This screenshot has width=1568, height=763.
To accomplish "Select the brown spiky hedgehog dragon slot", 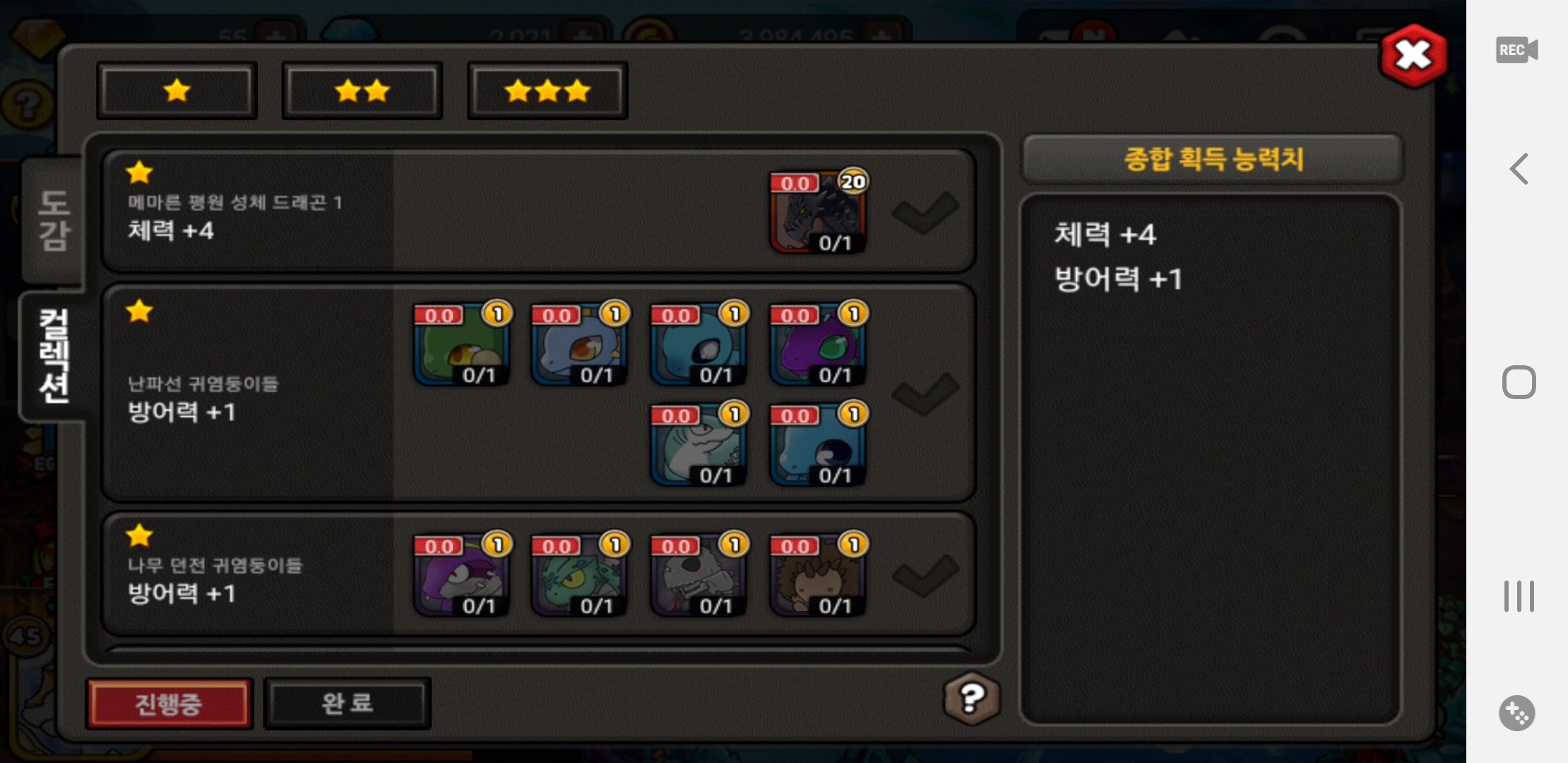I will coord(817,575).
